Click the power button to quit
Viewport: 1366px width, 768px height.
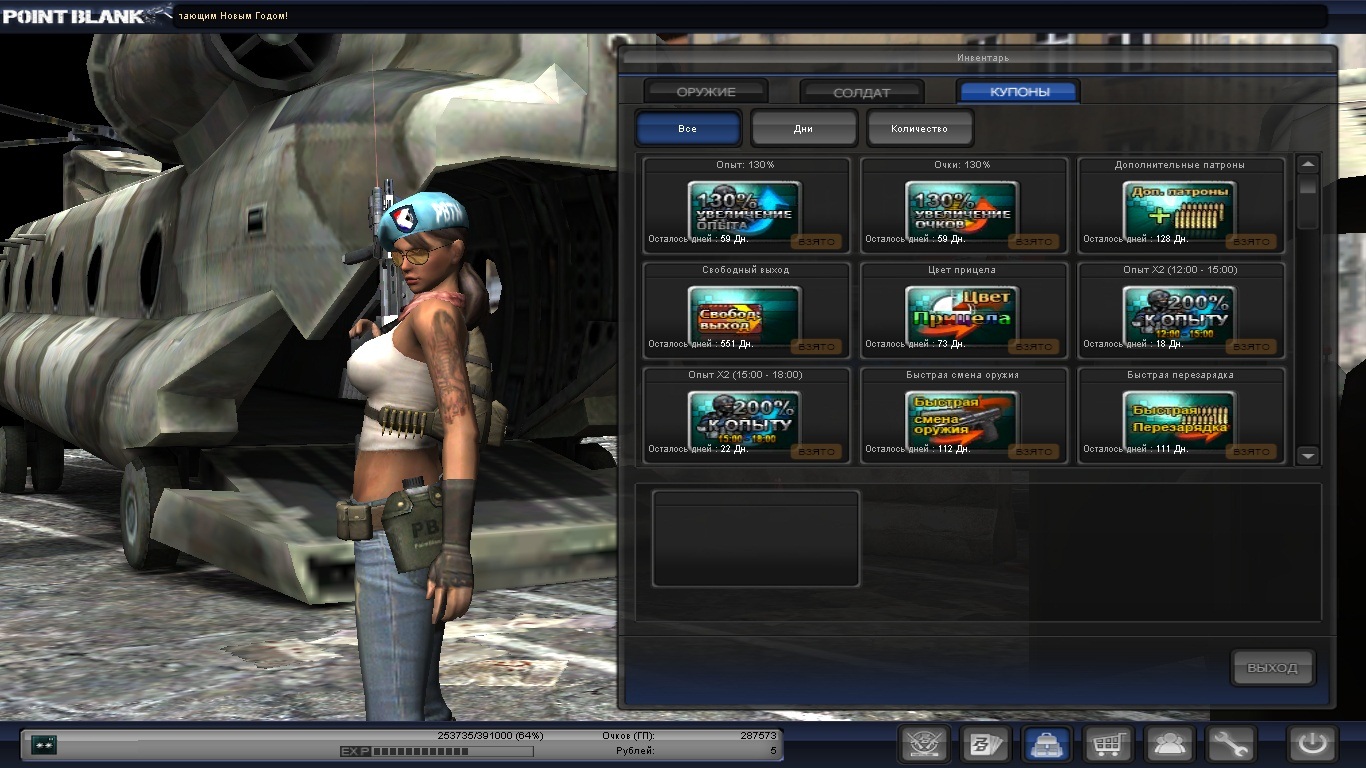click(x=1312, y=745)
